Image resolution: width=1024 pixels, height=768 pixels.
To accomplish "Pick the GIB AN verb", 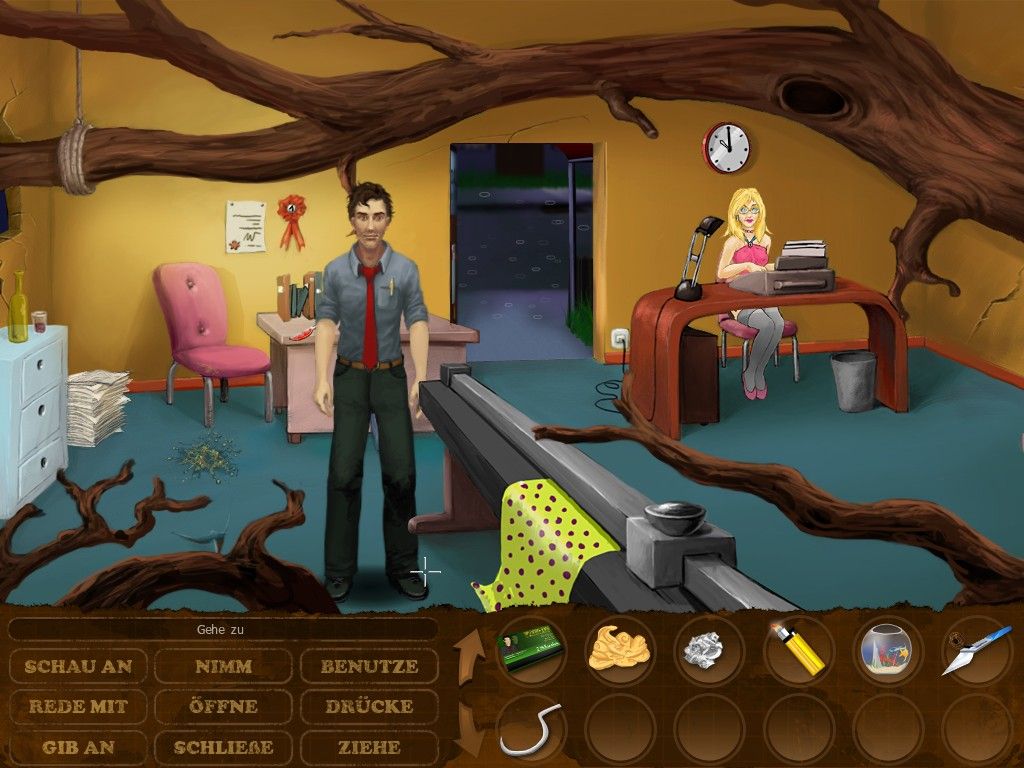I will 79,747.
